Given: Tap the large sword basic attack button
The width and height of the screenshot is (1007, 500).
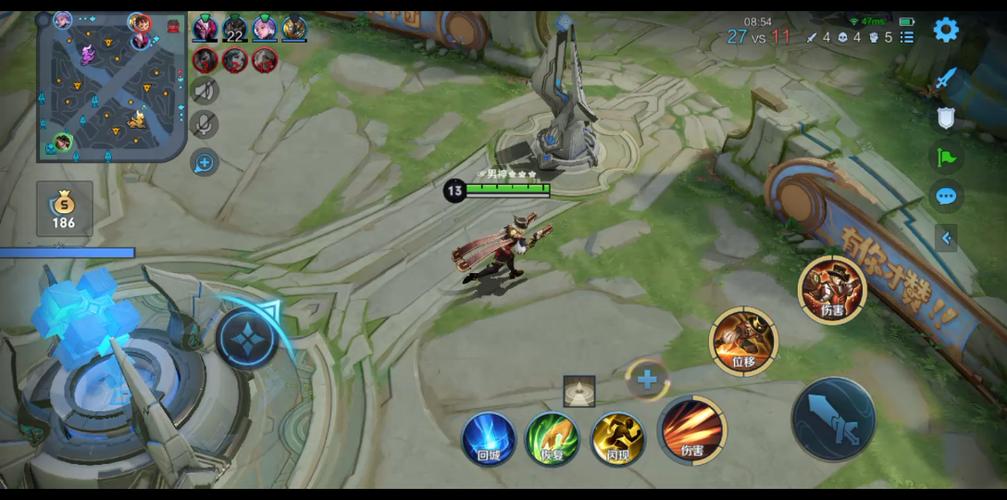Looking at the screenshot, I should click(833, 418).
